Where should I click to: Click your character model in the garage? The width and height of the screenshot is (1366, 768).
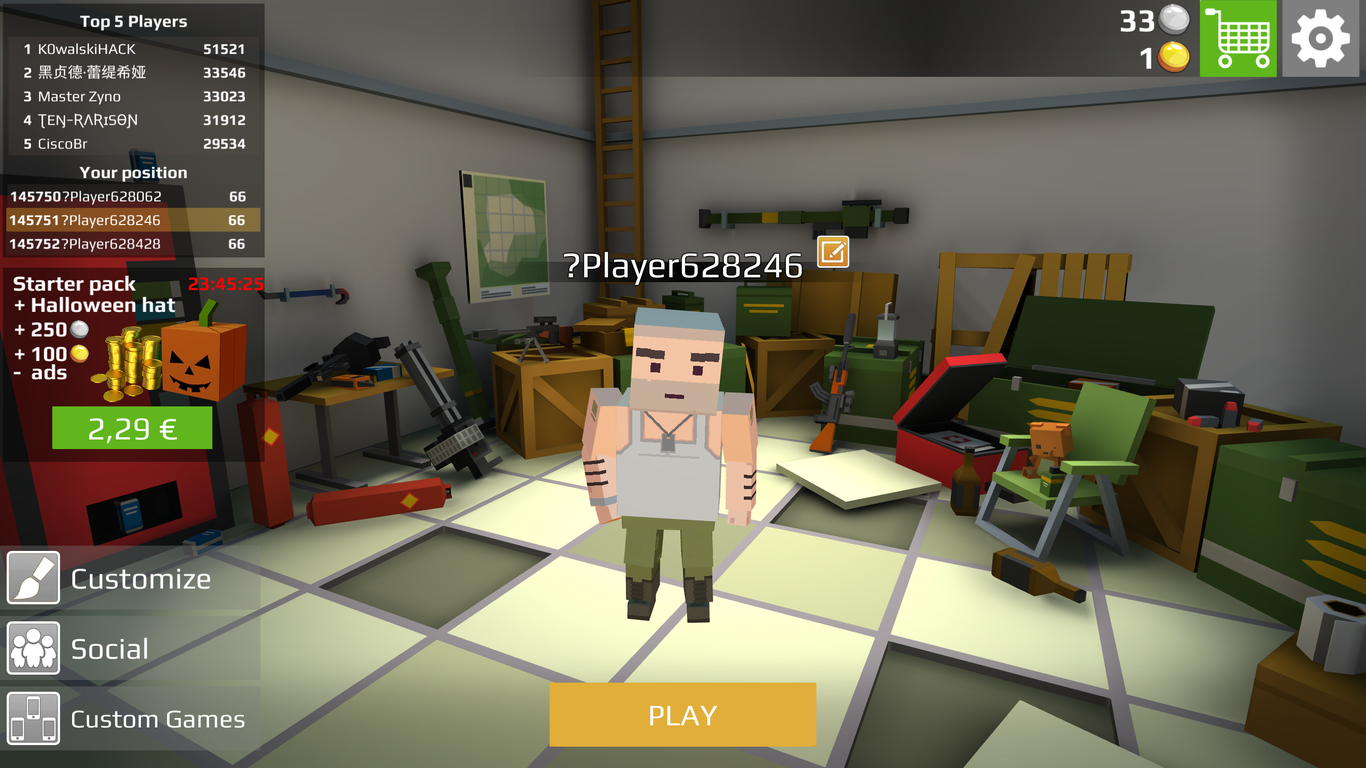670,450
